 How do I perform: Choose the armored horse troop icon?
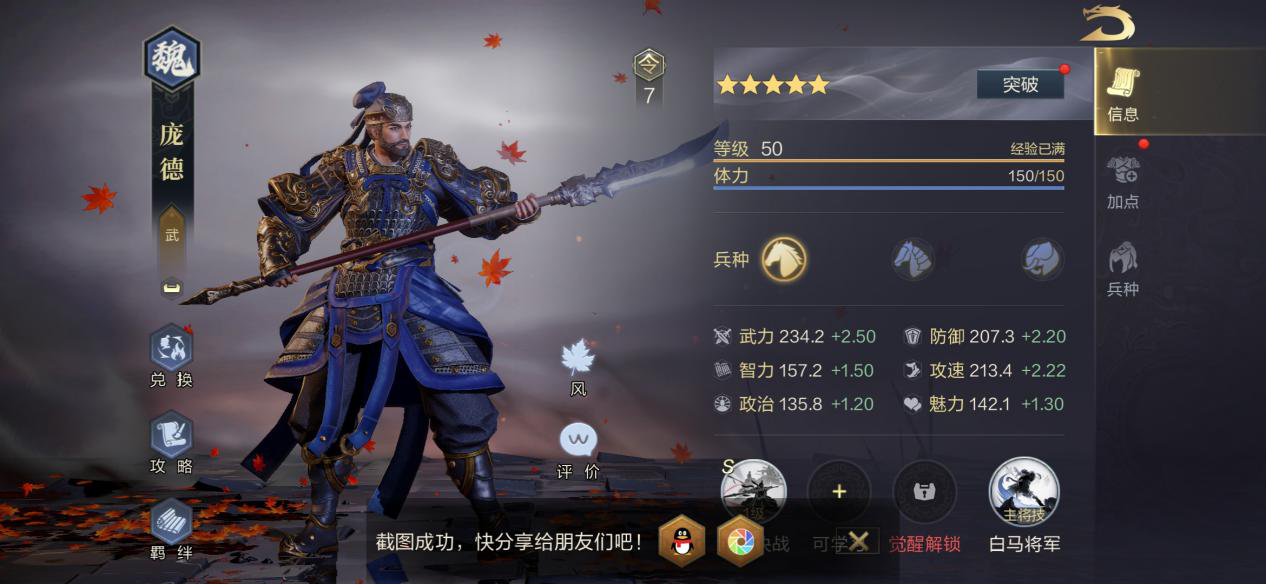pyautogui.click(x=913, y=259)
